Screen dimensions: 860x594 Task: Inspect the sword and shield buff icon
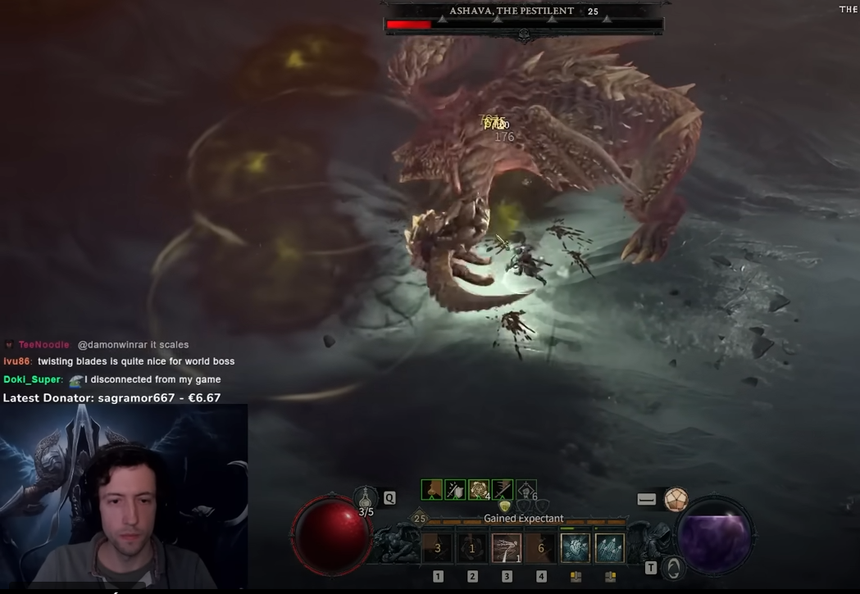(x=456, y=489)
